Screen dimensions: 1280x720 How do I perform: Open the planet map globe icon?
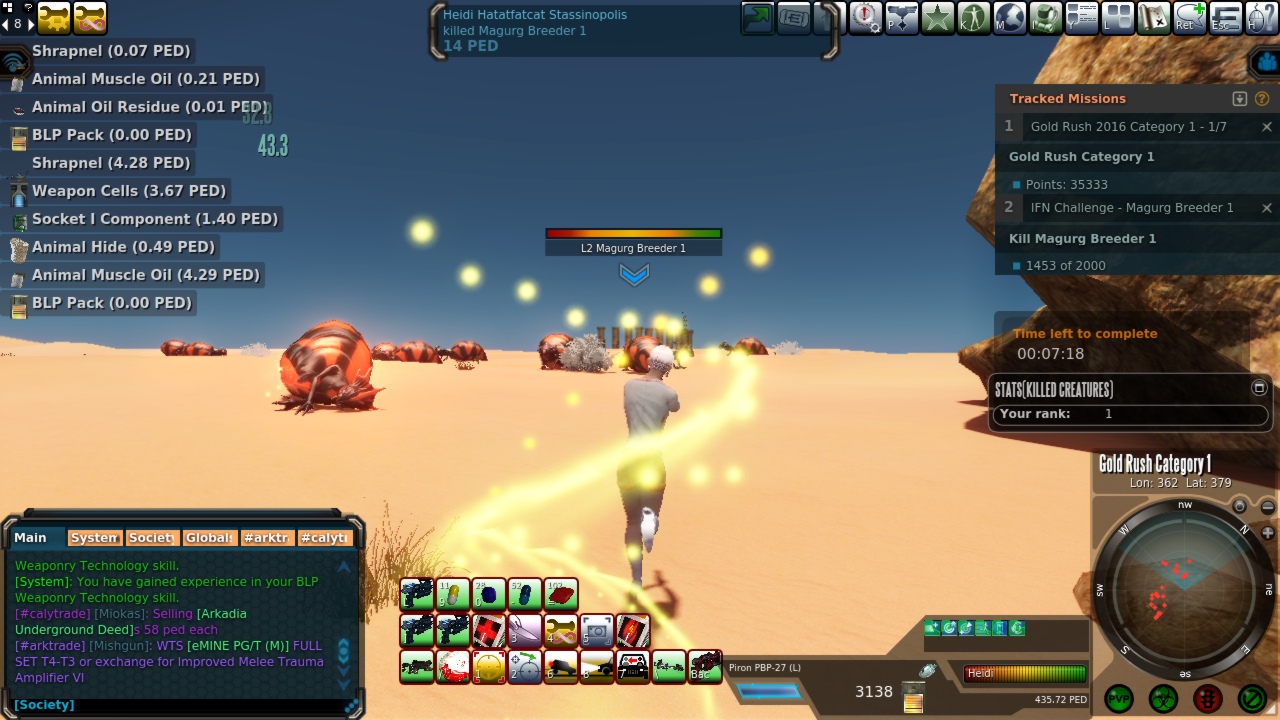[1010, 18]
